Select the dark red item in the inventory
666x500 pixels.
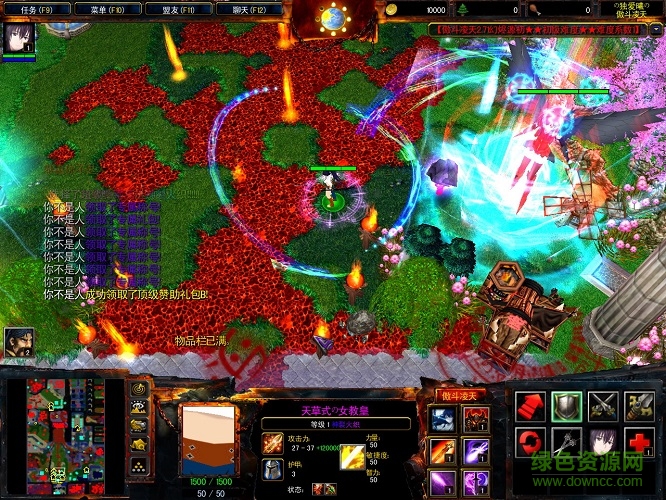(x=474, y=419)
